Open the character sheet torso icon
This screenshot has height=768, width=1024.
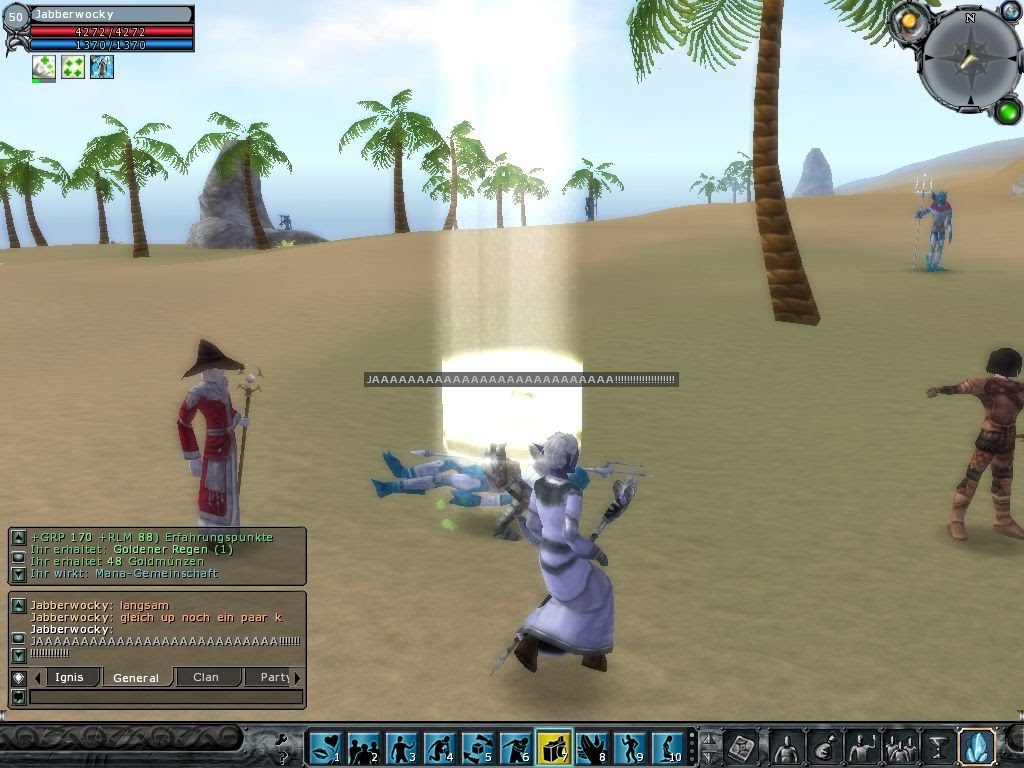[x=786, y=747]
